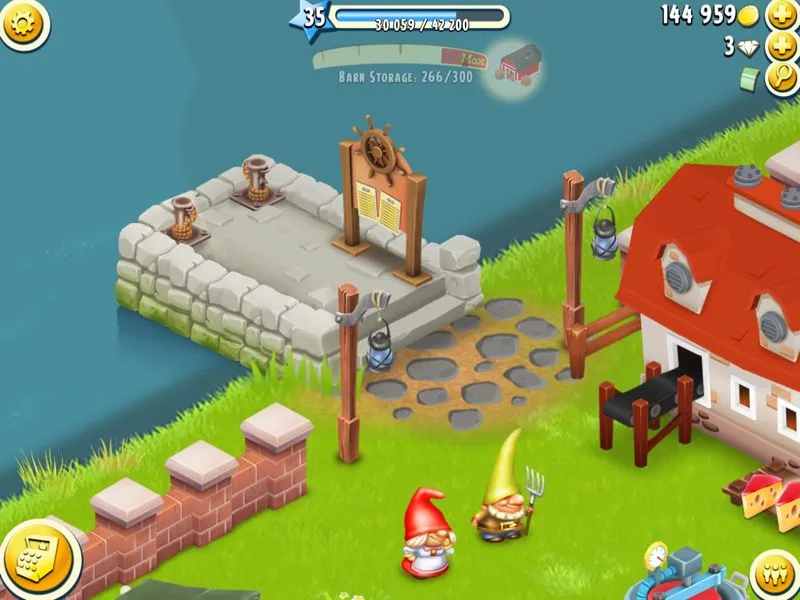Tap the plus button beside the coins
The height and width of the screenshot is (600, 800).
coord(781,15)
